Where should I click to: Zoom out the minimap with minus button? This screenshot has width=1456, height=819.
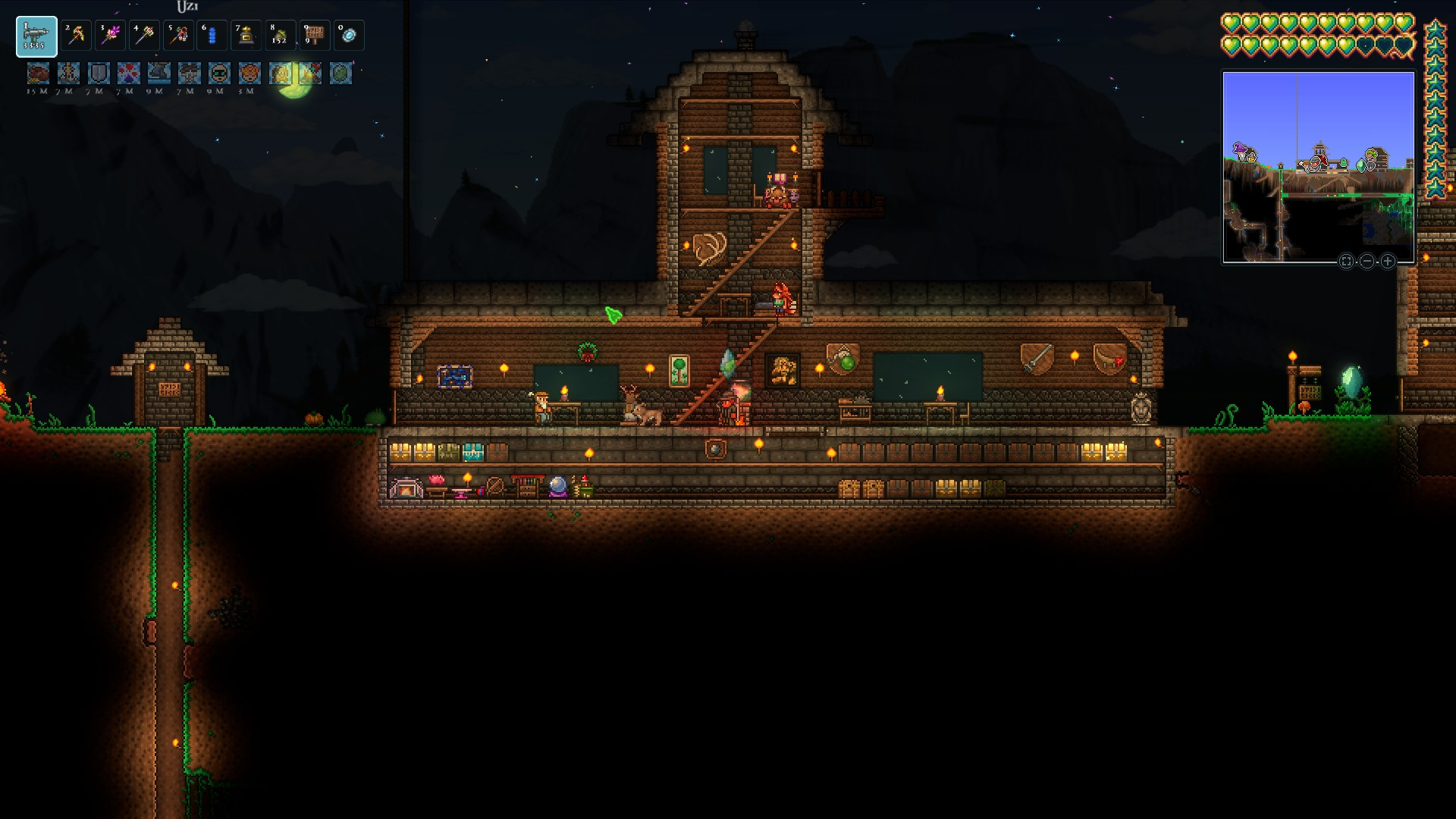[x=1367, y=262]
